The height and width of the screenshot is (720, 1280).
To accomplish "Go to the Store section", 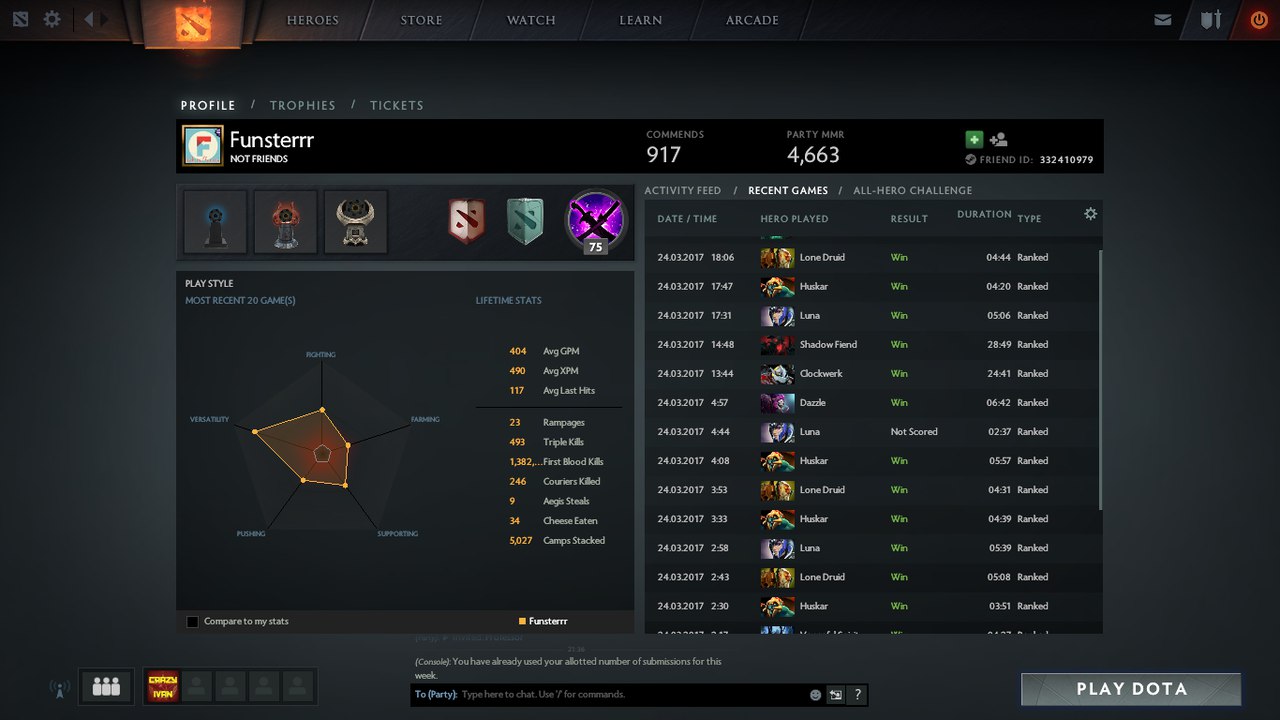I will coord(421,20).
